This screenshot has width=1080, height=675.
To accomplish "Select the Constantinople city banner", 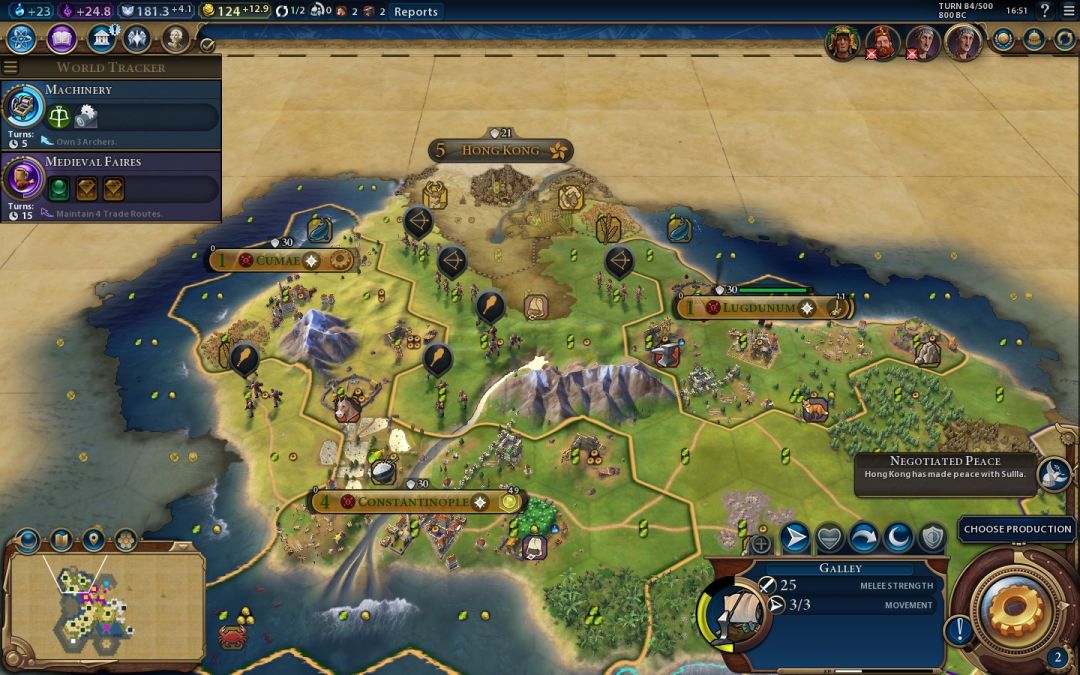I will pyautogui.click(x=409, y=502).
